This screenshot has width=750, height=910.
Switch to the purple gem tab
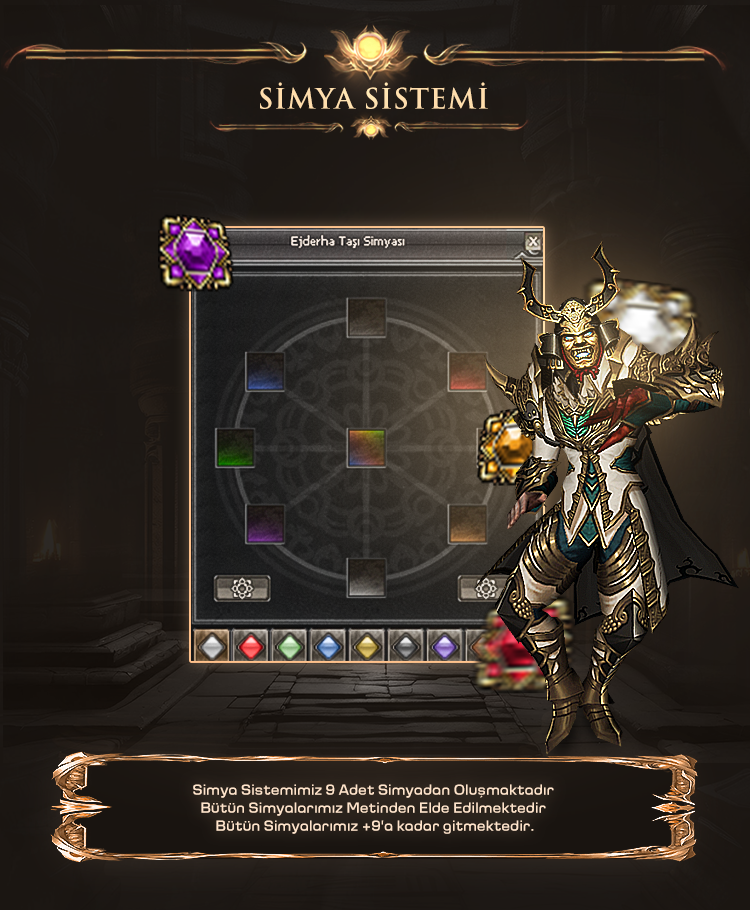click(445, 647)
